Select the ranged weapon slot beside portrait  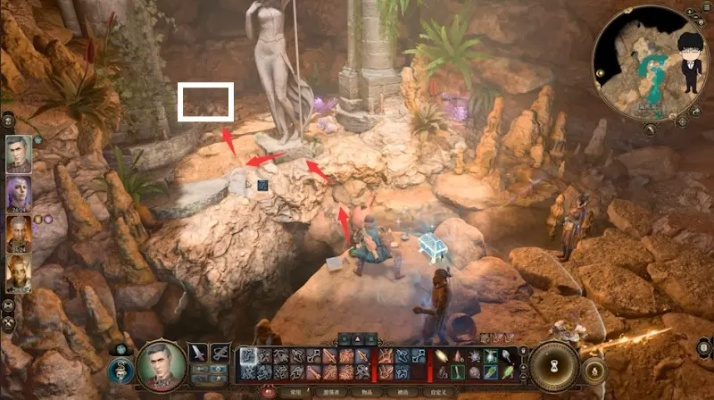click(220, 352)
